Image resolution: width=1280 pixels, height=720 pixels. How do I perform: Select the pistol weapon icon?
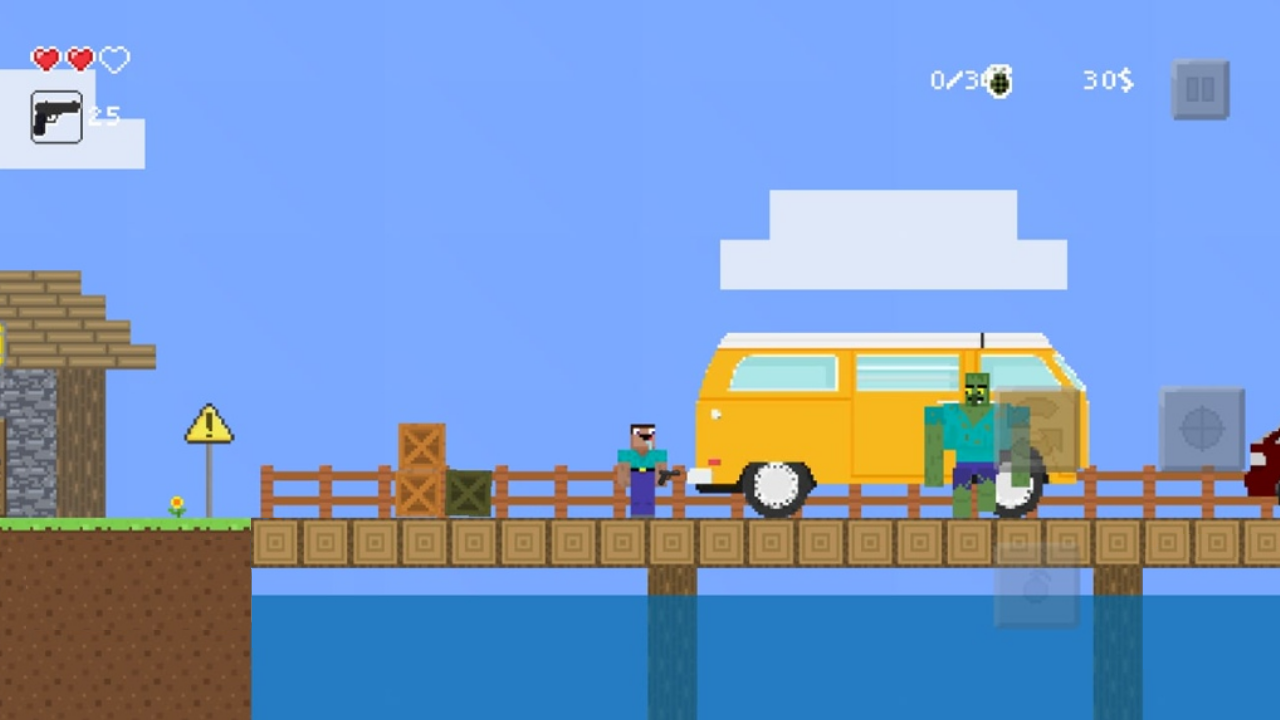(x=56, y=116)
